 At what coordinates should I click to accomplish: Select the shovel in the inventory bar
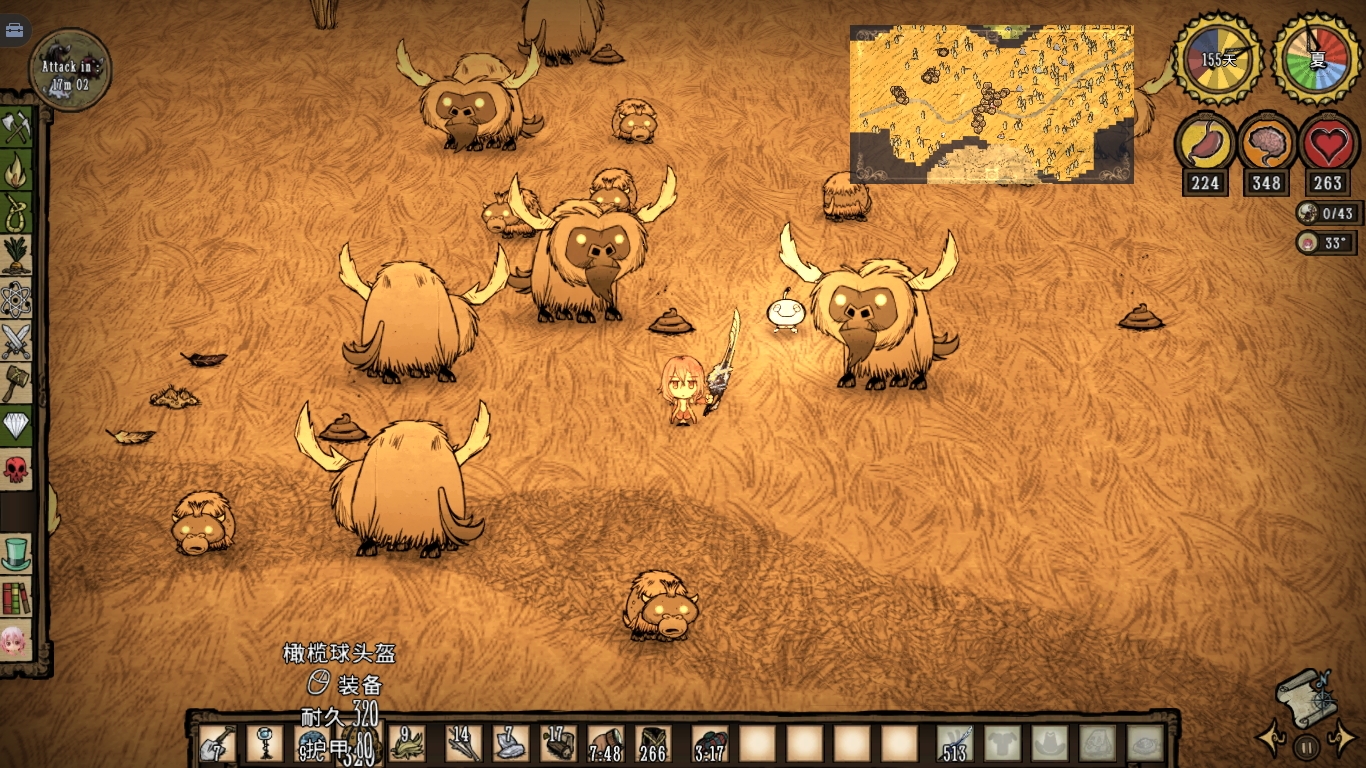point(216,743)
